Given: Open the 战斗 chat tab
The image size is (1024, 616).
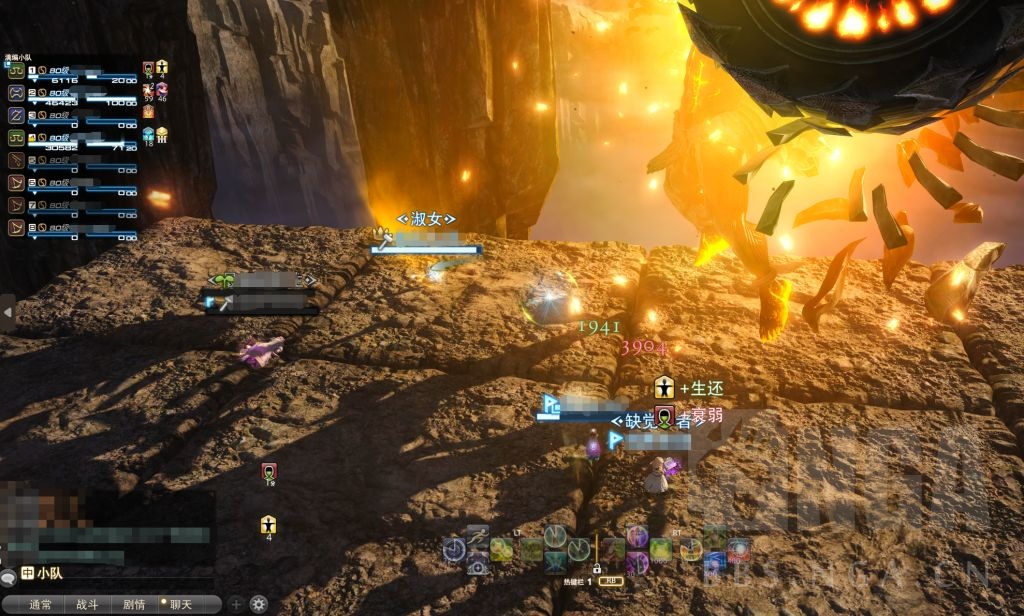Looking at the screenshot, I should [x=87, y=604].
